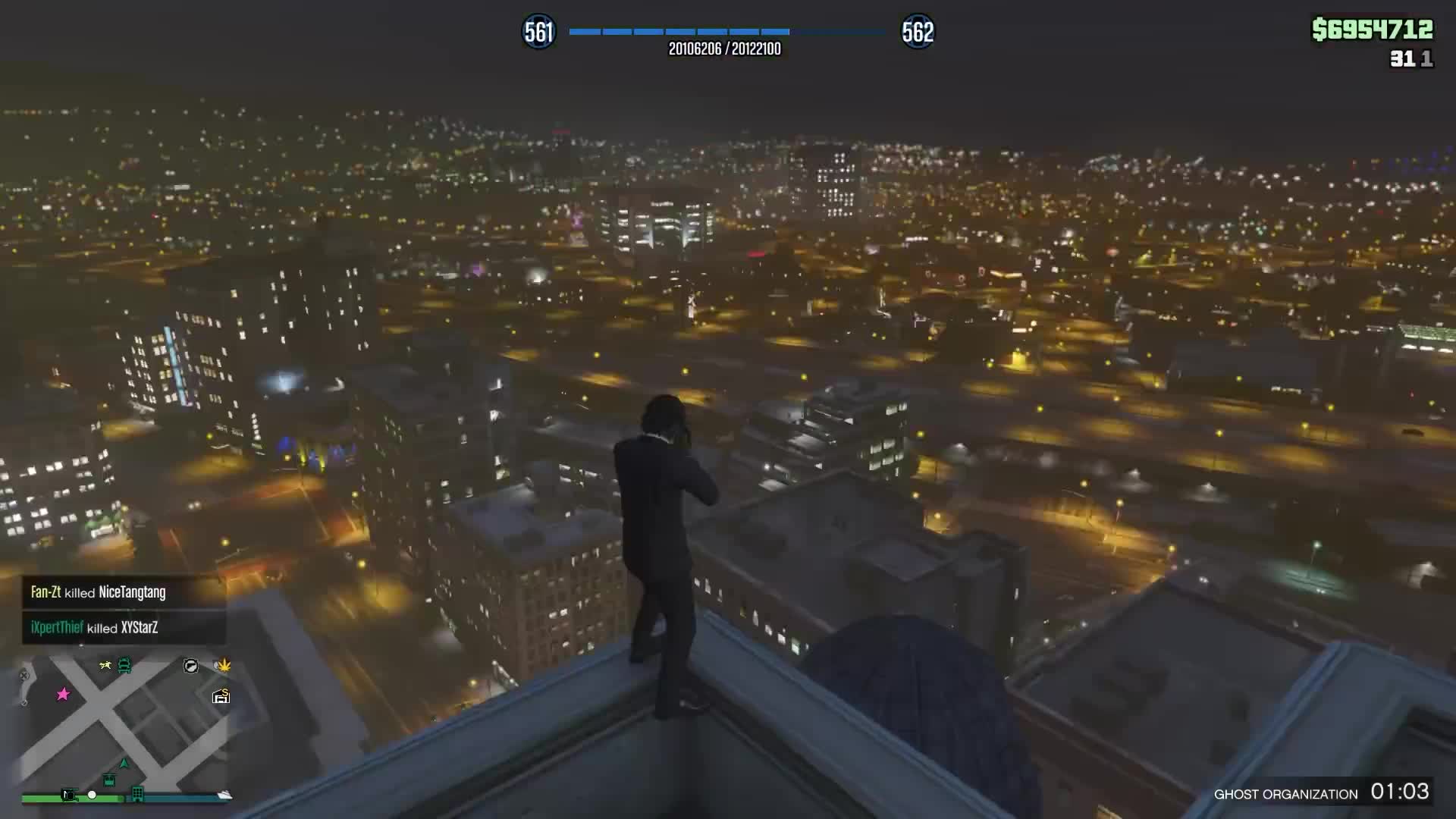Select the green bus icon on the minimap
This screenshot has height=819, width=1456.
[x=124, y=664]
